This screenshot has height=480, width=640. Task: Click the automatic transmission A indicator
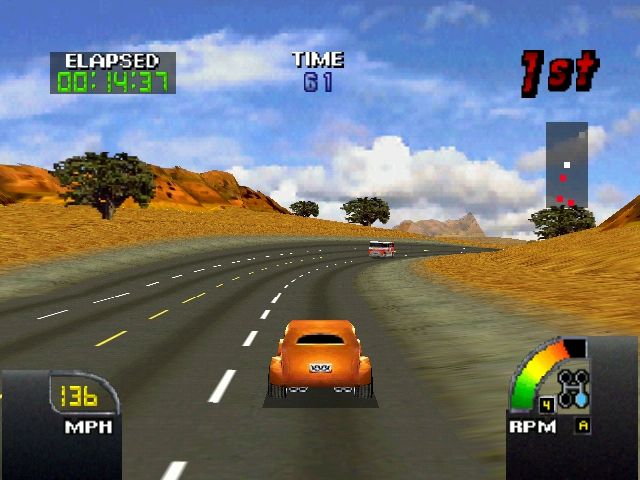(582, 425)
